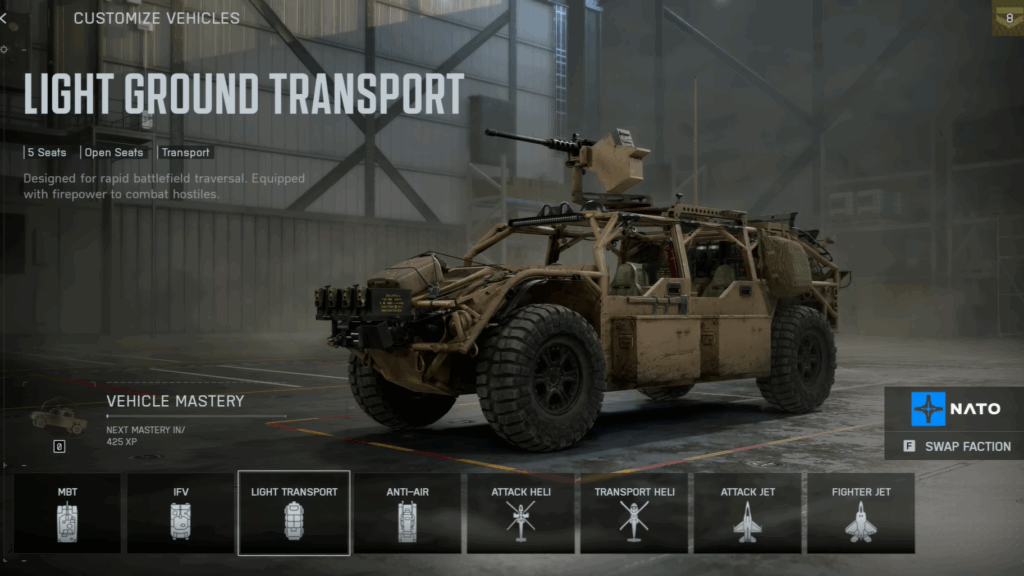This screenshot has width=1024, height=576.
Task: Select the Attack Heli tile
Action: (520, 513)
